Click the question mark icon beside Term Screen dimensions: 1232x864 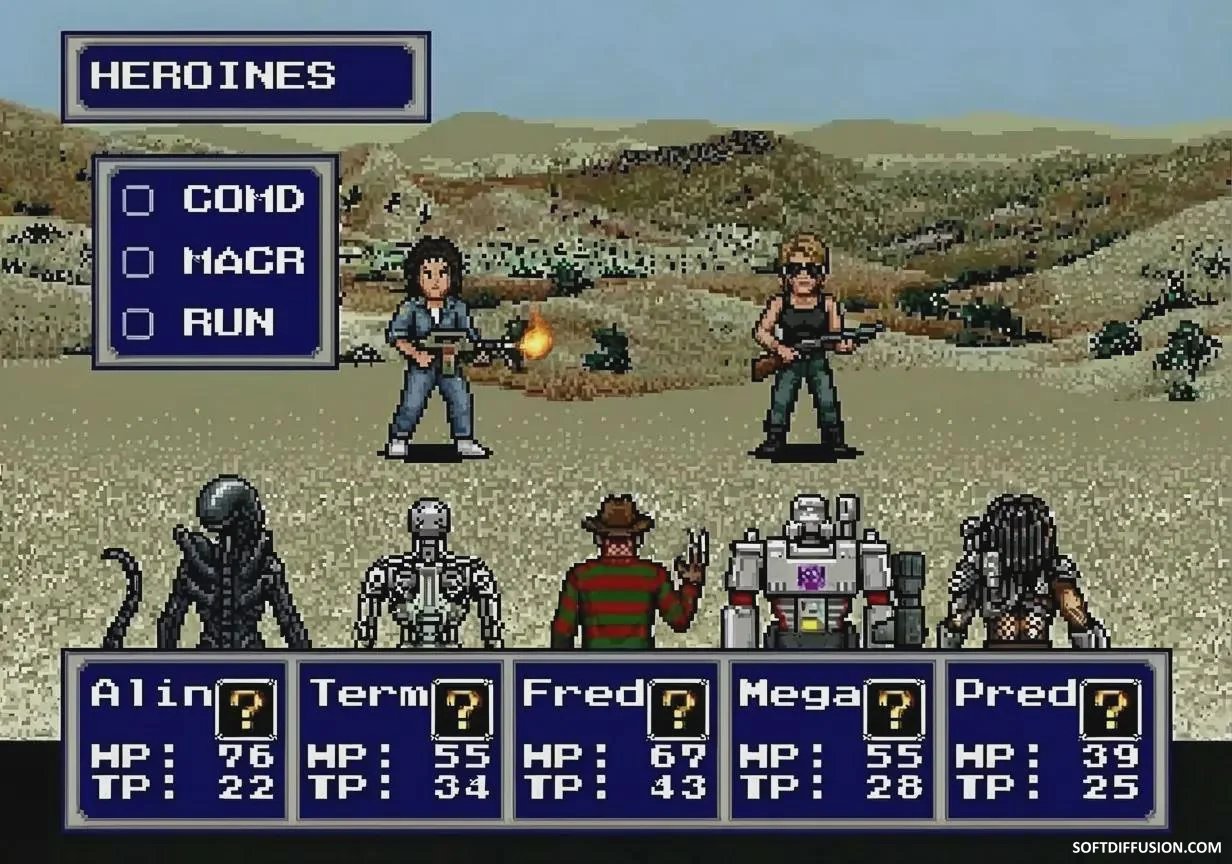tap(462, 710)
